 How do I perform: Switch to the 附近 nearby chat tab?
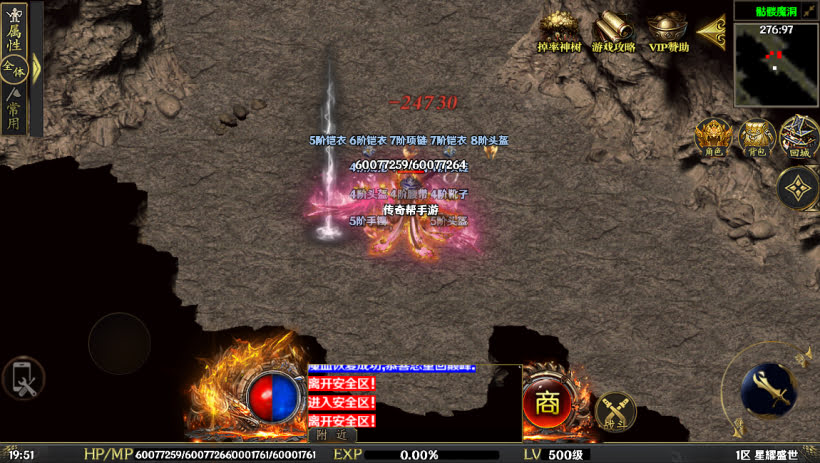[x=331, y=435]
